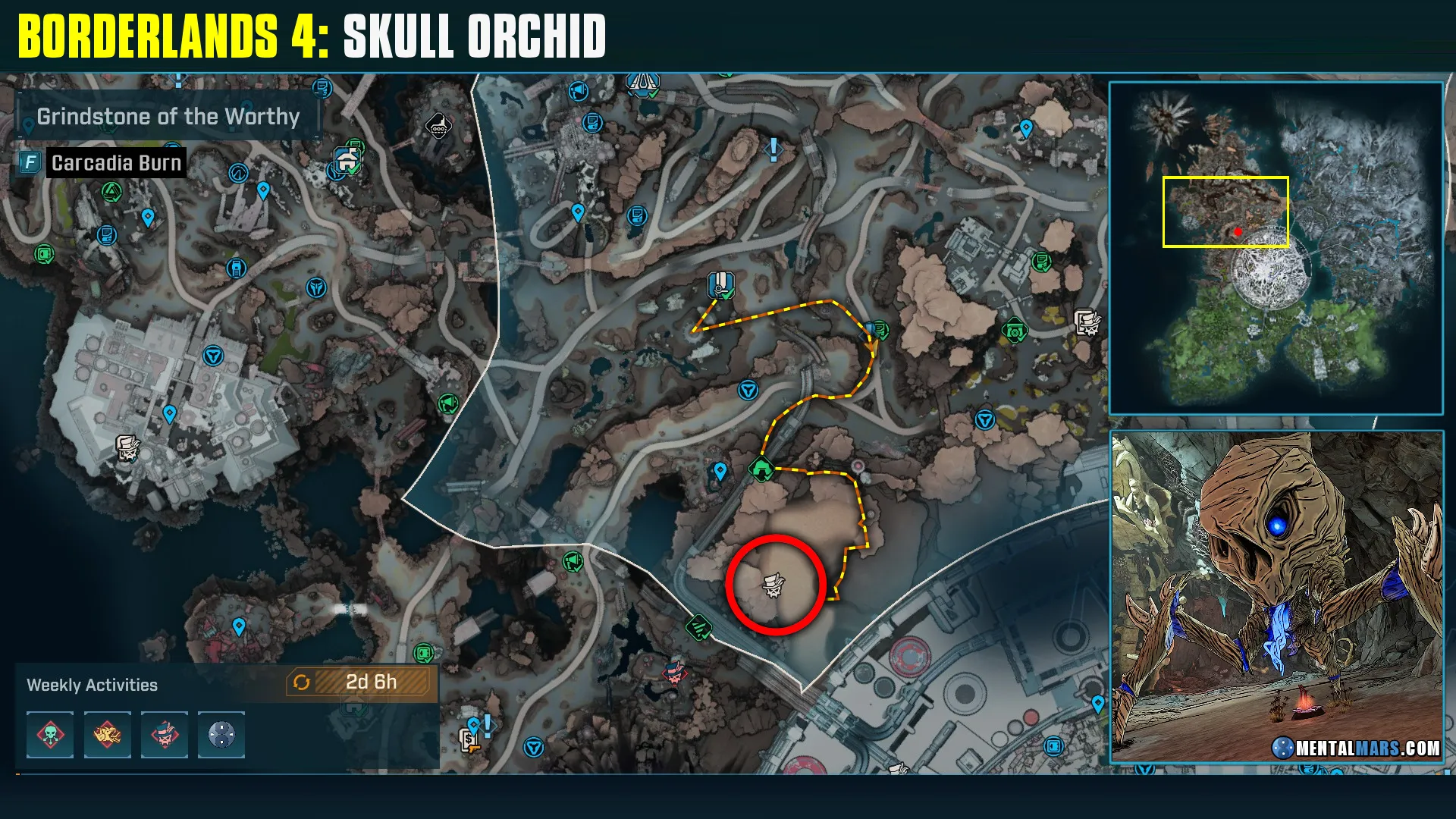Image resolution: width=1456 pixels, height=819 pixels.
Task: Click the blue spaceship landing icon at top center
Action: coord(641,83)
